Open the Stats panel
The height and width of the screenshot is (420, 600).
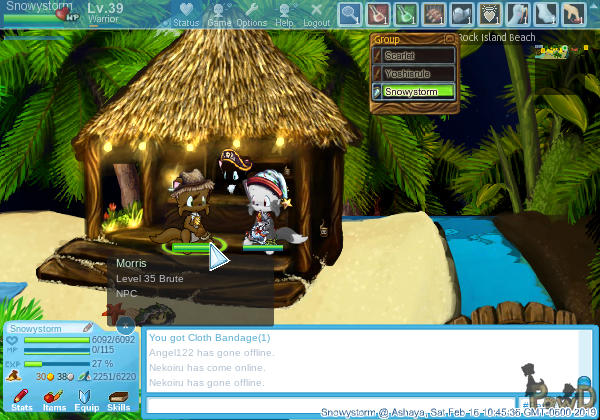click(22, 400)
